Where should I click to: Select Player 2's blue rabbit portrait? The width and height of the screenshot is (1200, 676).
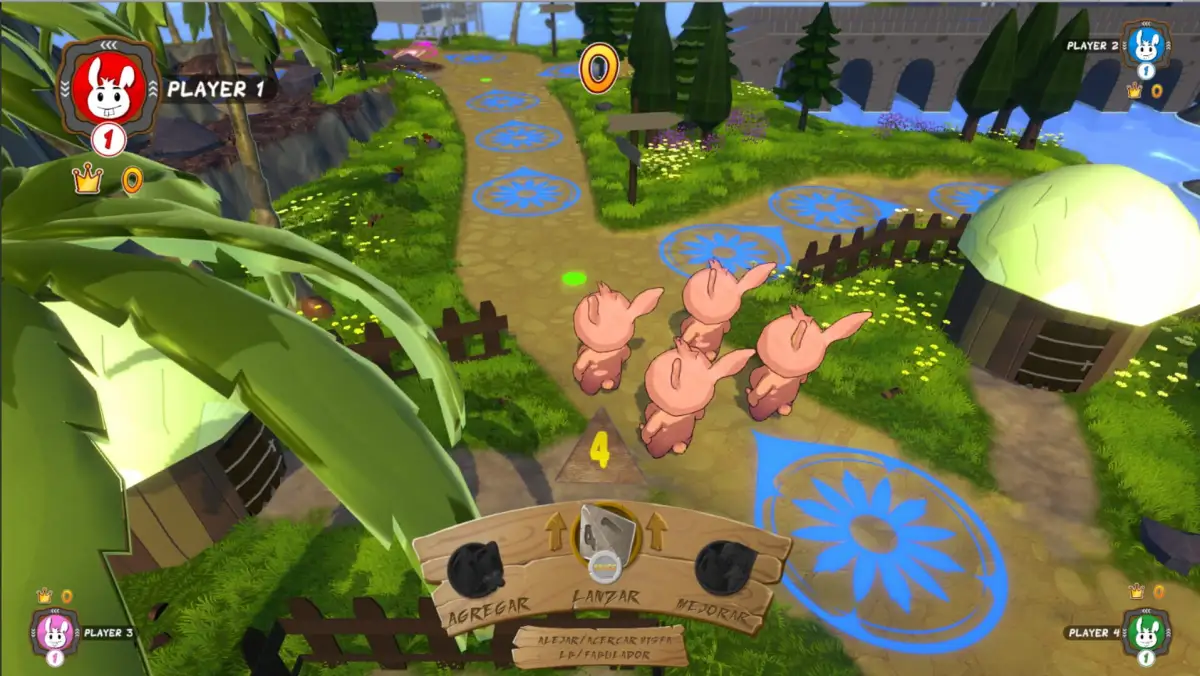[x=1146, y=45]
